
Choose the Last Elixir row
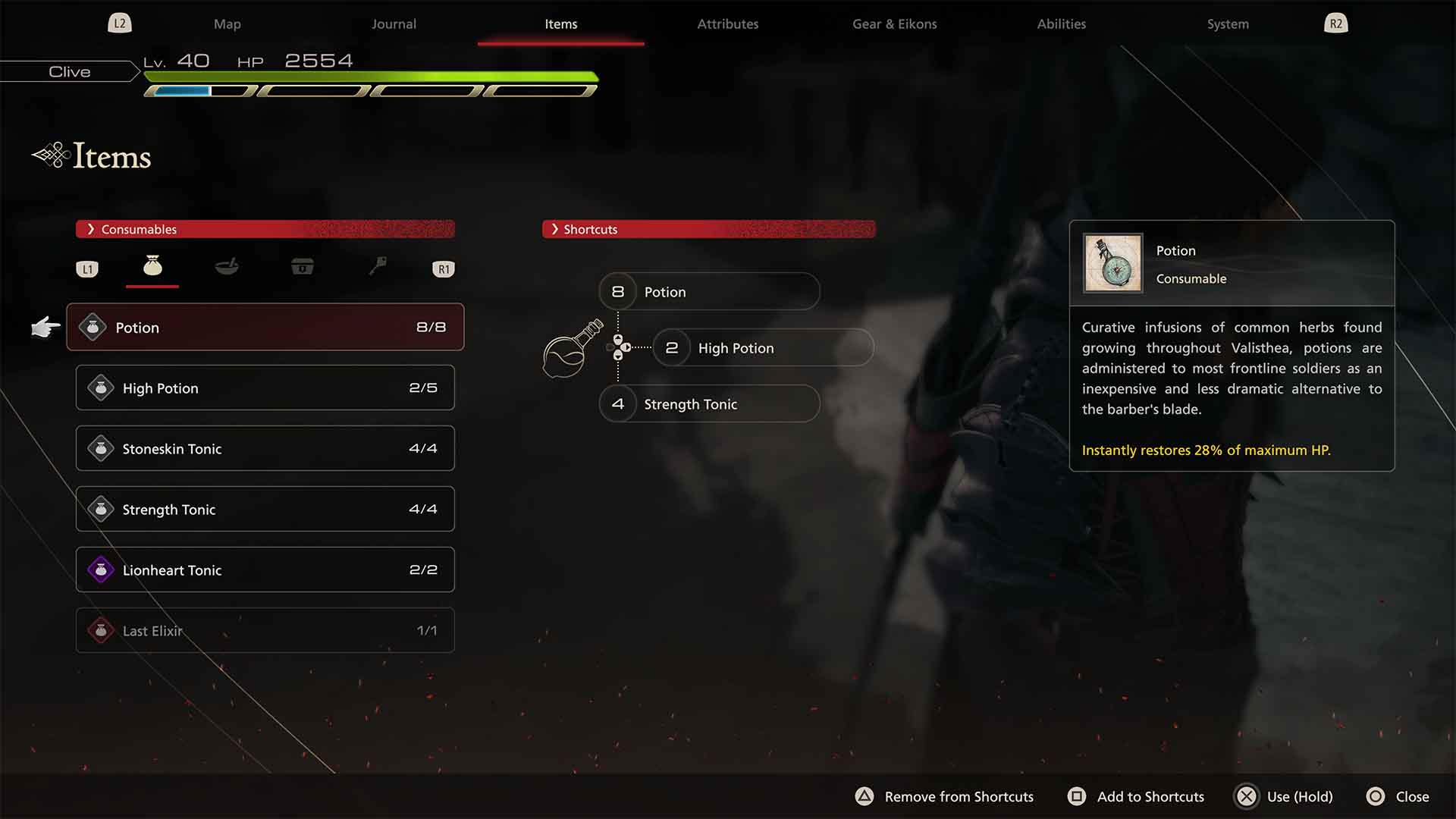[265, 630]
